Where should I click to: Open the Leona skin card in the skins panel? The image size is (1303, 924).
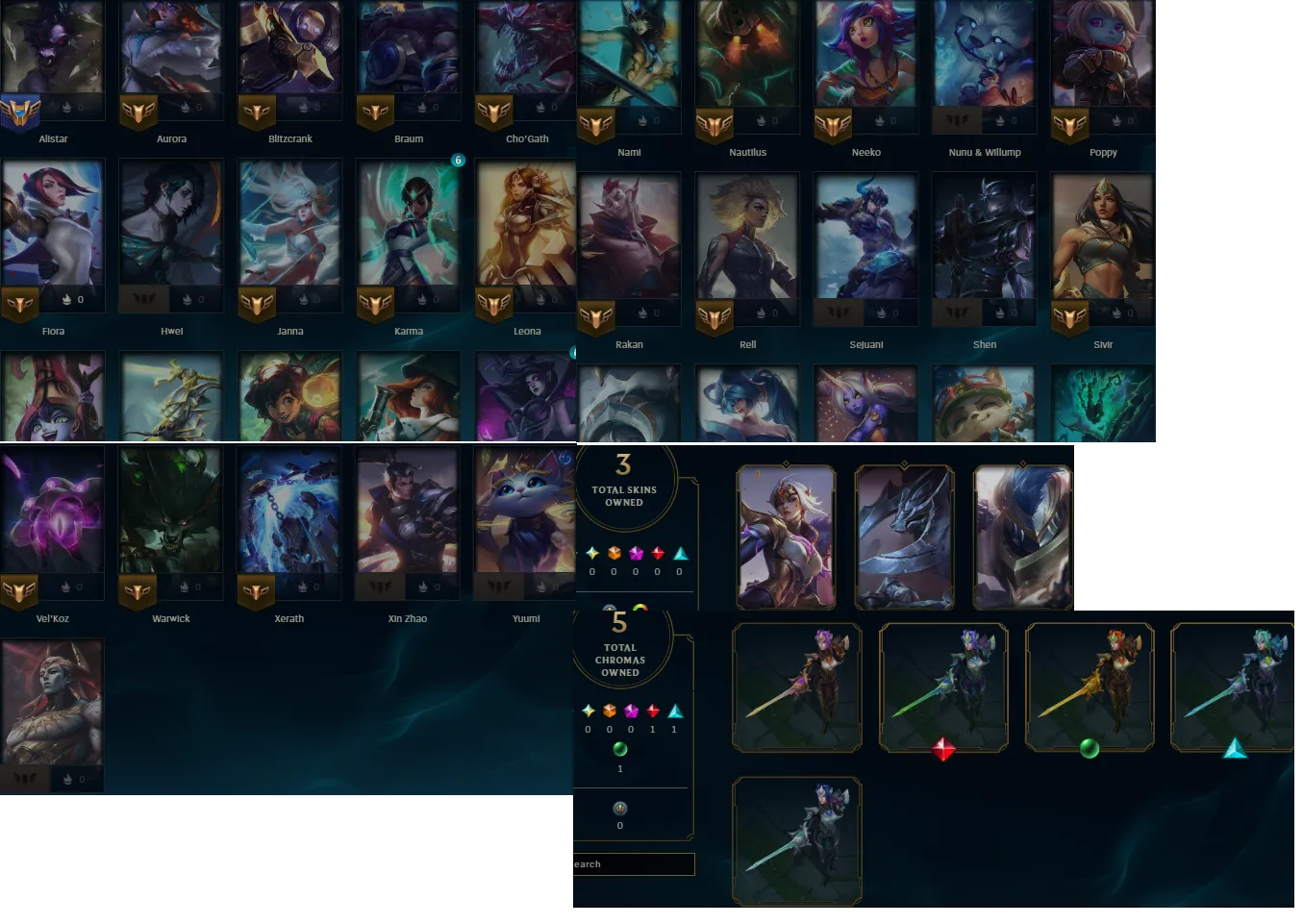click(788, 536)
